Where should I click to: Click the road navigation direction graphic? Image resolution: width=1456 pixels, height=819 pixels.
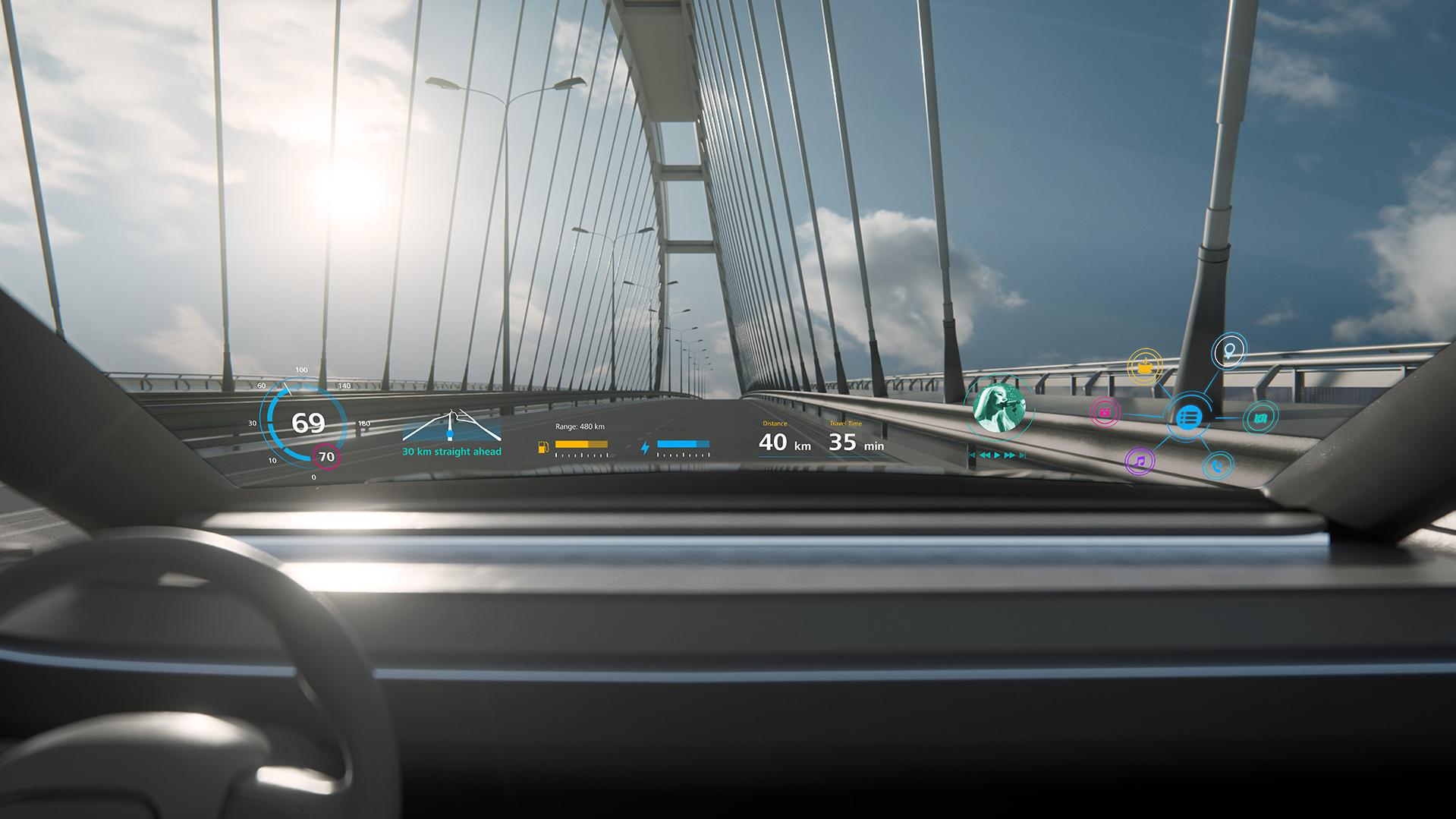click(x=451, y=427)
